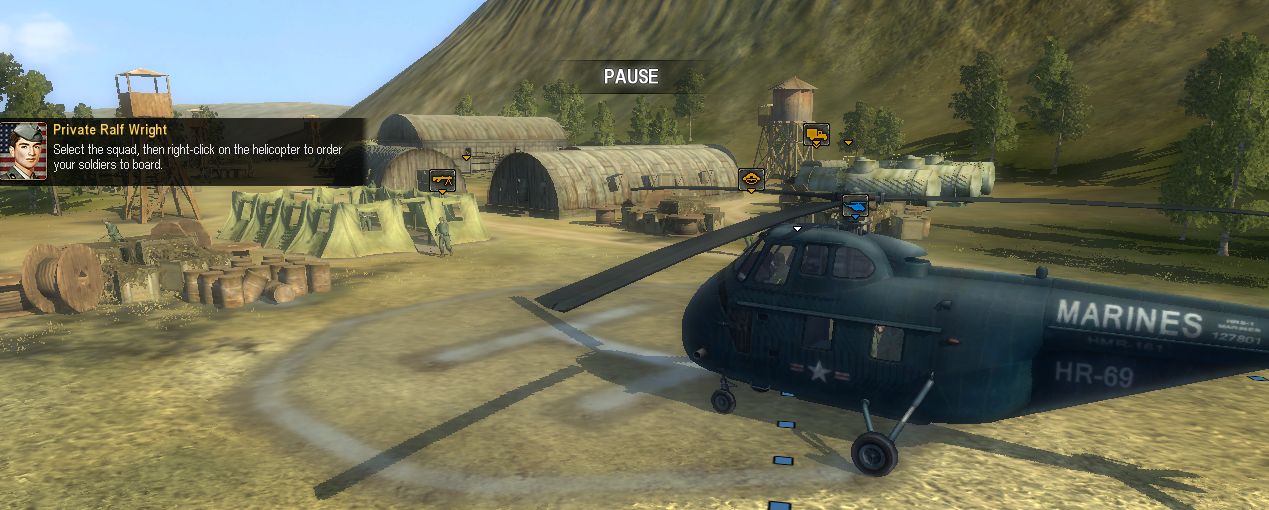Select the soldier helmet unit marker
The height and width of the screenshot is (510, 1269).
pos(751,179)
